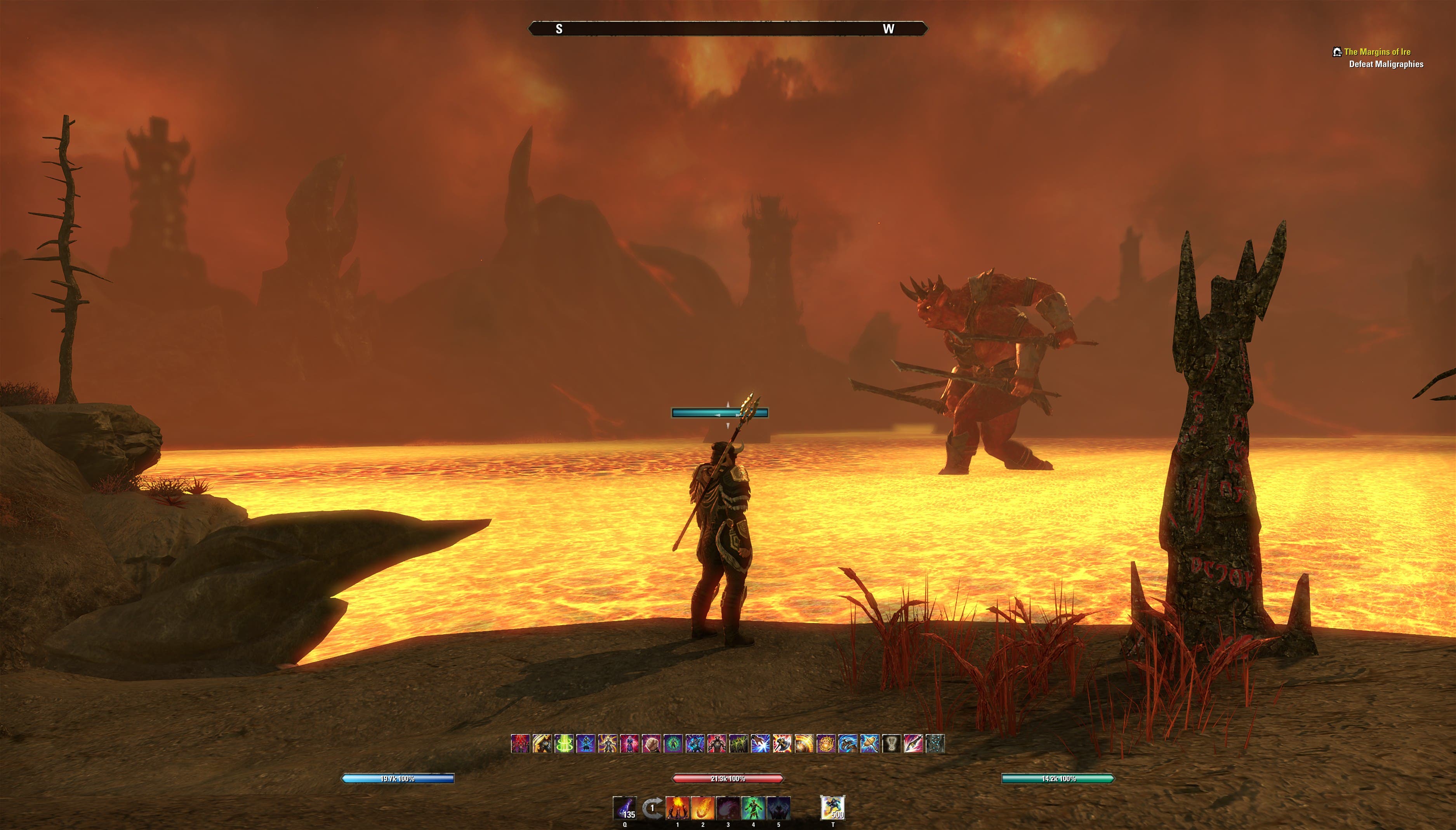This screenshot has height=830, width=1456.
Task: Cast the fireball ability in slot 2
Action: click(703, 808)
